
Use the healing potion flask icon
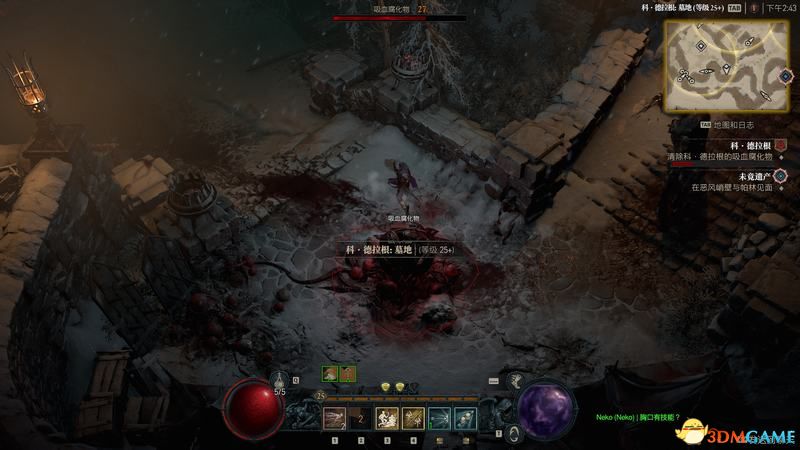click(x=281, y=380)
